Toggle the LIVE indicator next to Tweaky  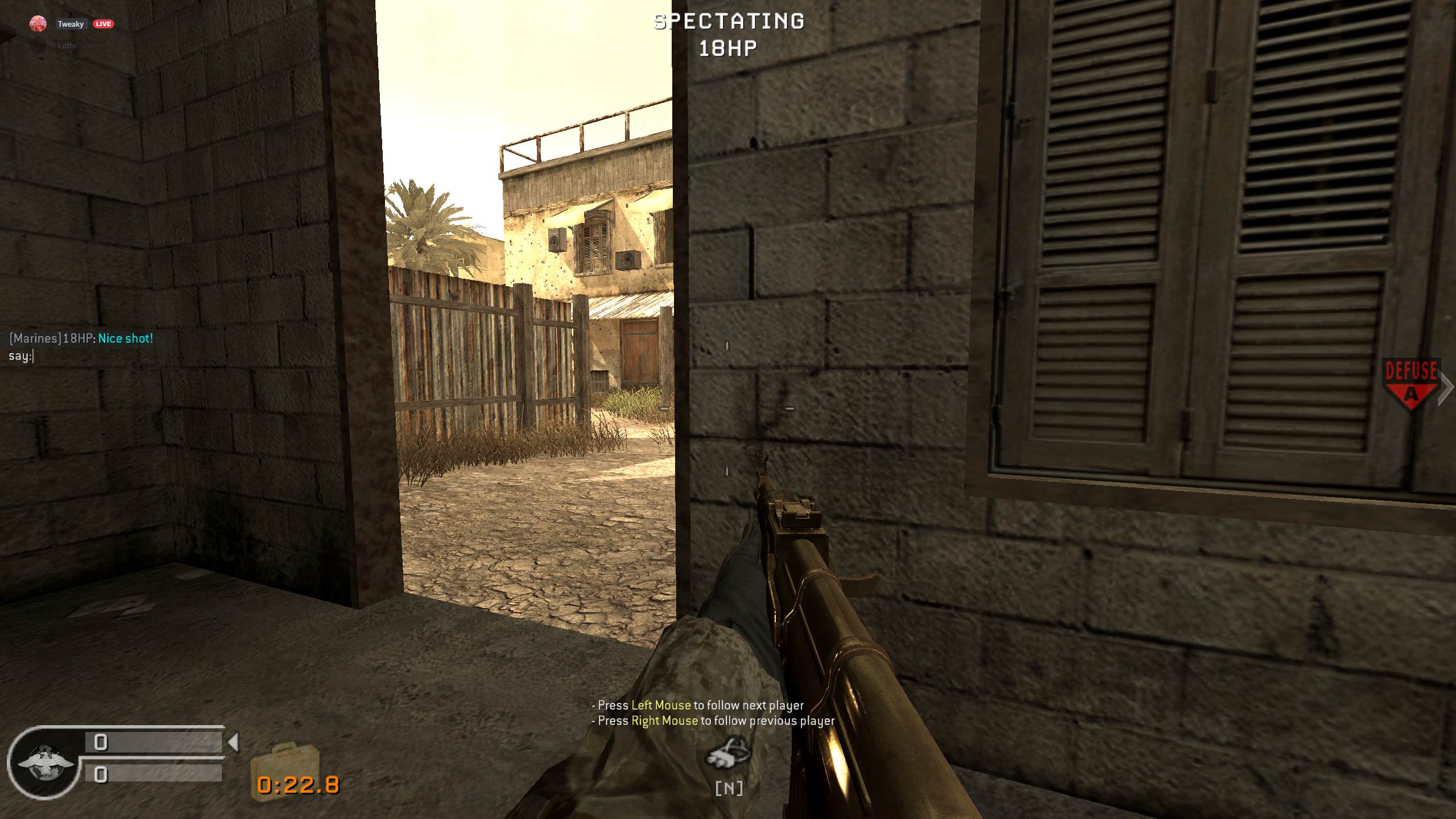pyautogui.click(x=104, y=24)
